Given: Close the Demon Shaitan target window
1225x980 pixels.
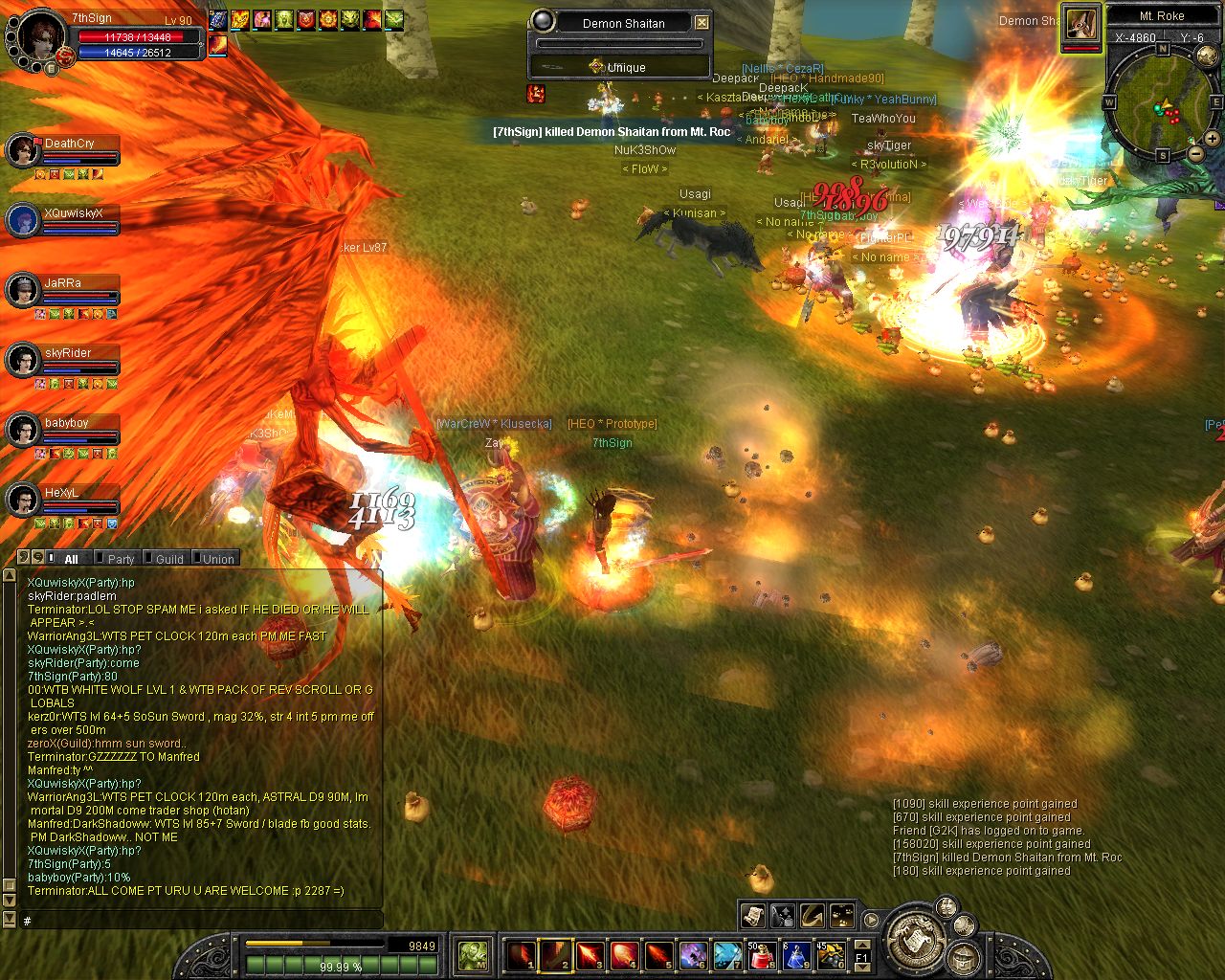Looking at the screenshot, I should click(x=702, y=22).
